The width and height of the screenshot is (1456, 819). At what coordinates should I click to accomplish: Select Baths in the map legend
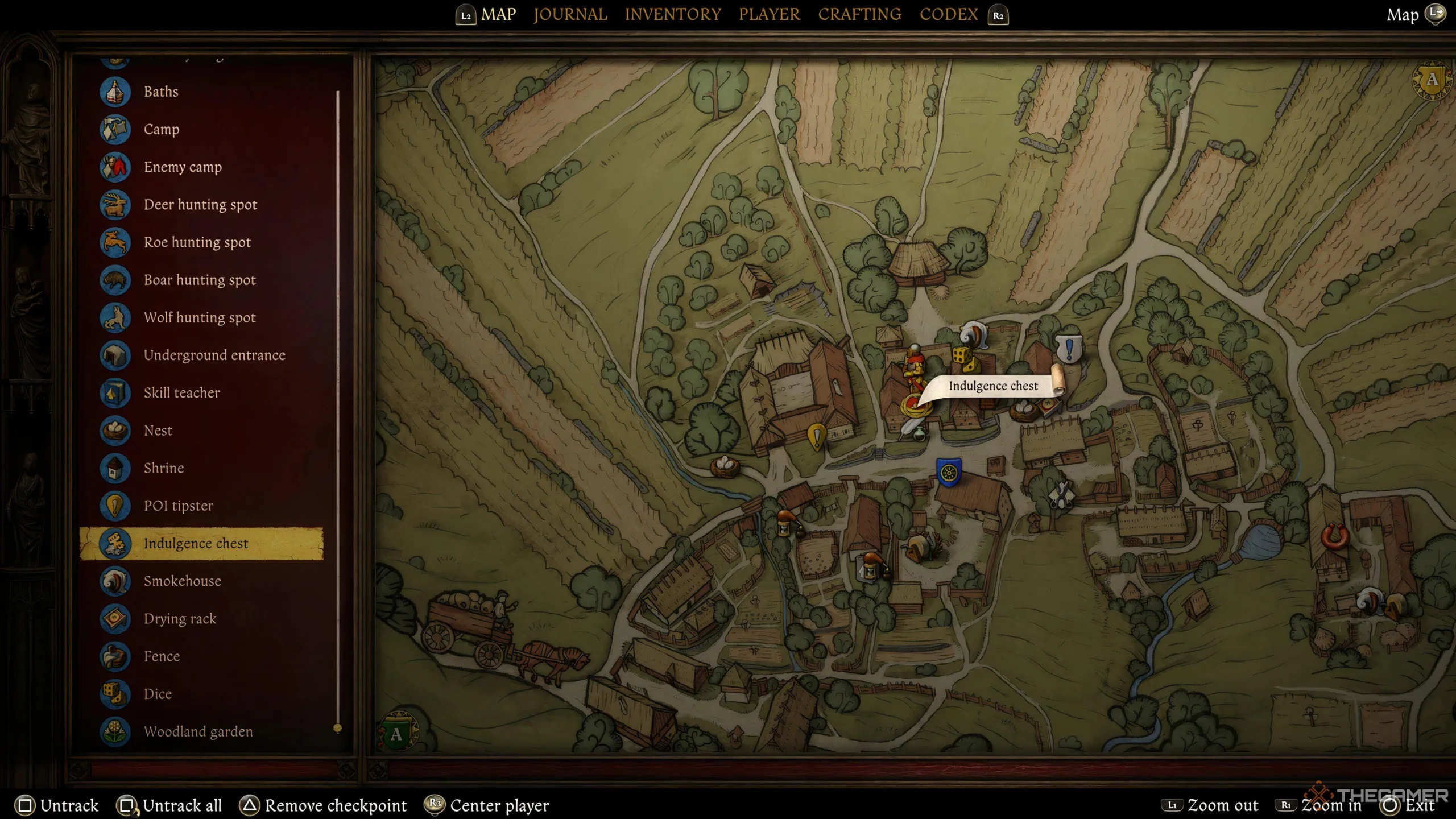161,92
